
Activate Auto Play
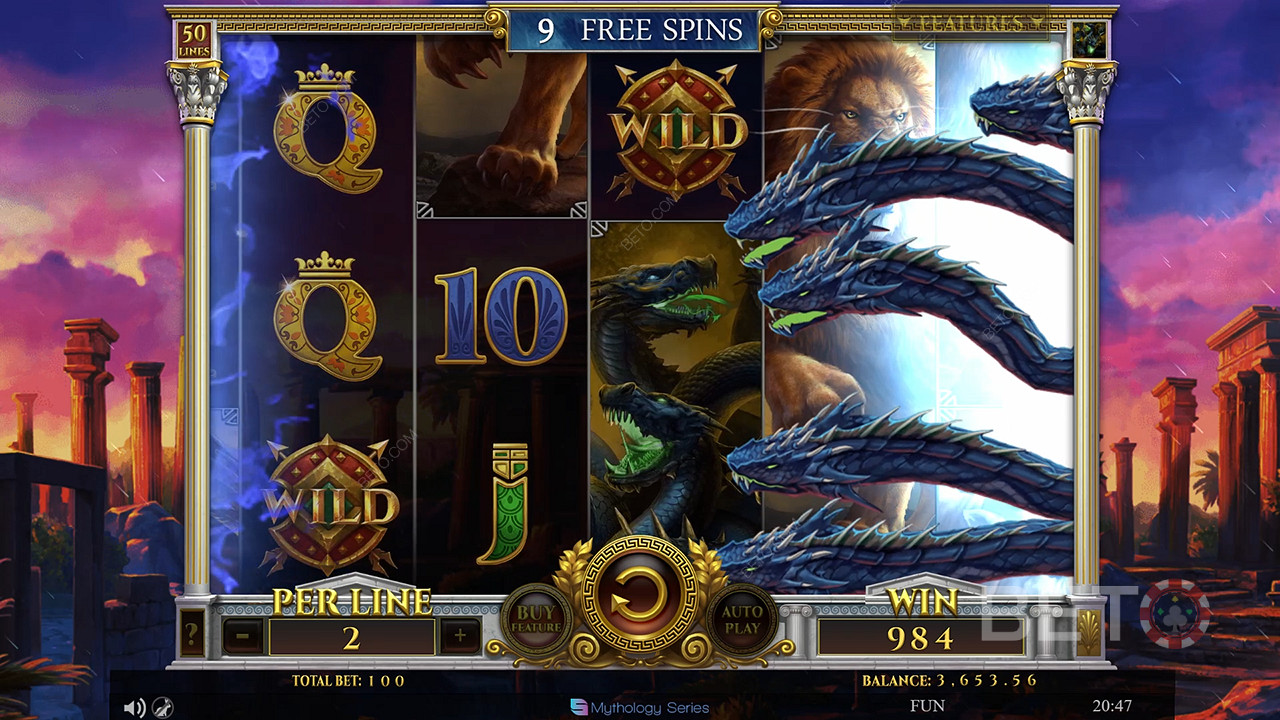pos(742,619)
